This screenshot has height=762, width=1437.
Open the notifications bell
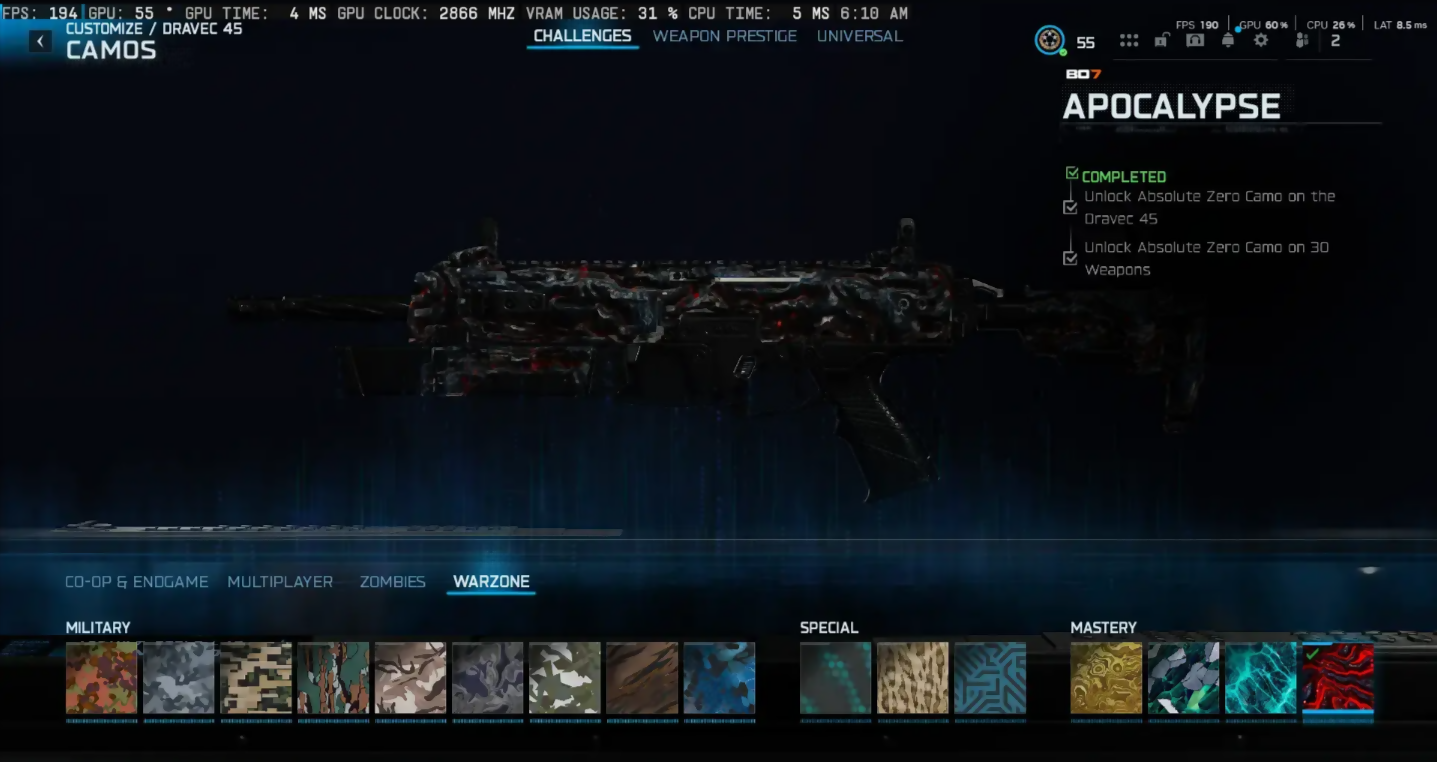tap(1228, 41)
